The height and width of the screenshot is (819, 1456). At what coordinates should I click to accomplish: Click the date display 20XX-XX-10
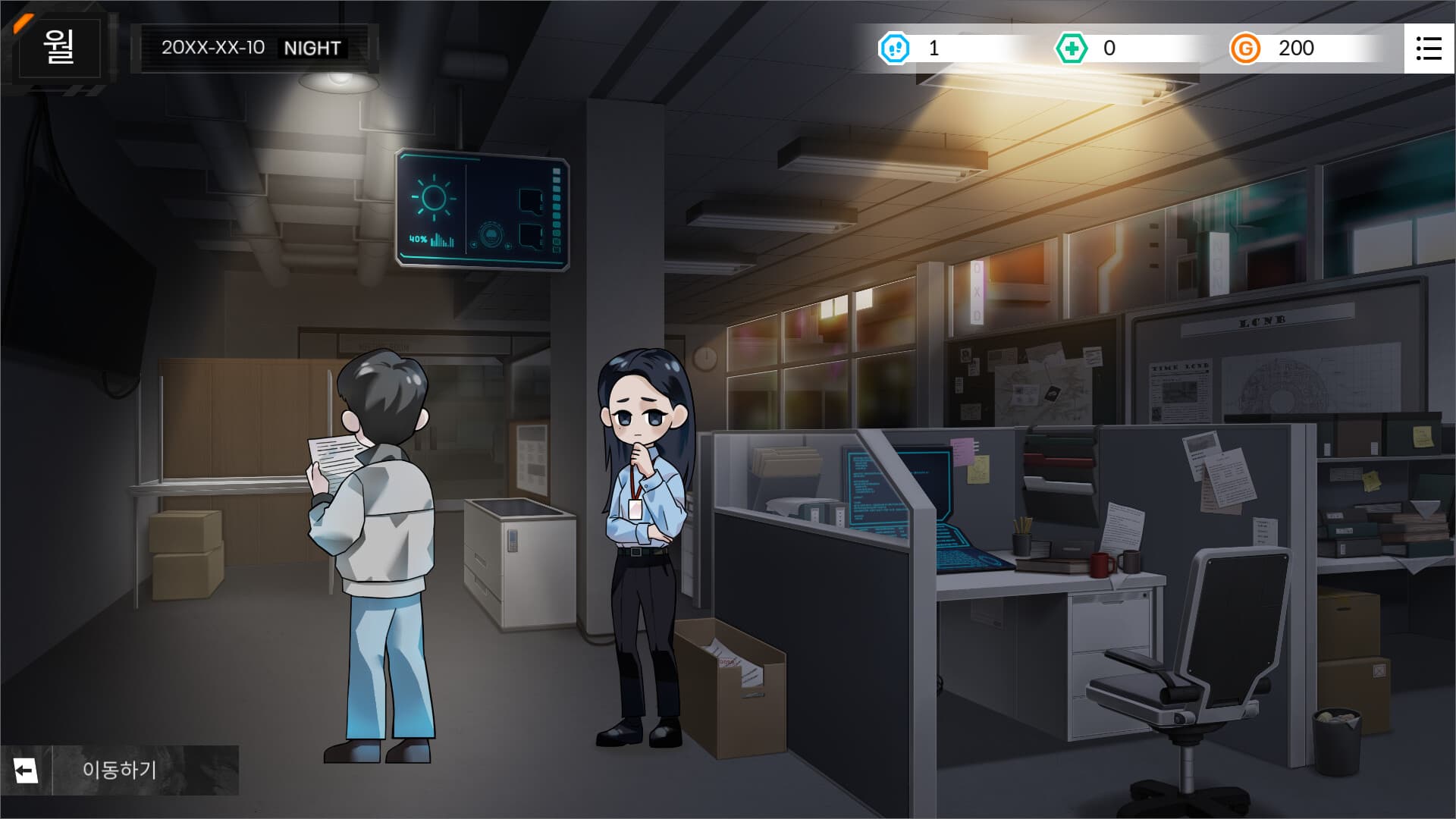[x=213, y=48]
